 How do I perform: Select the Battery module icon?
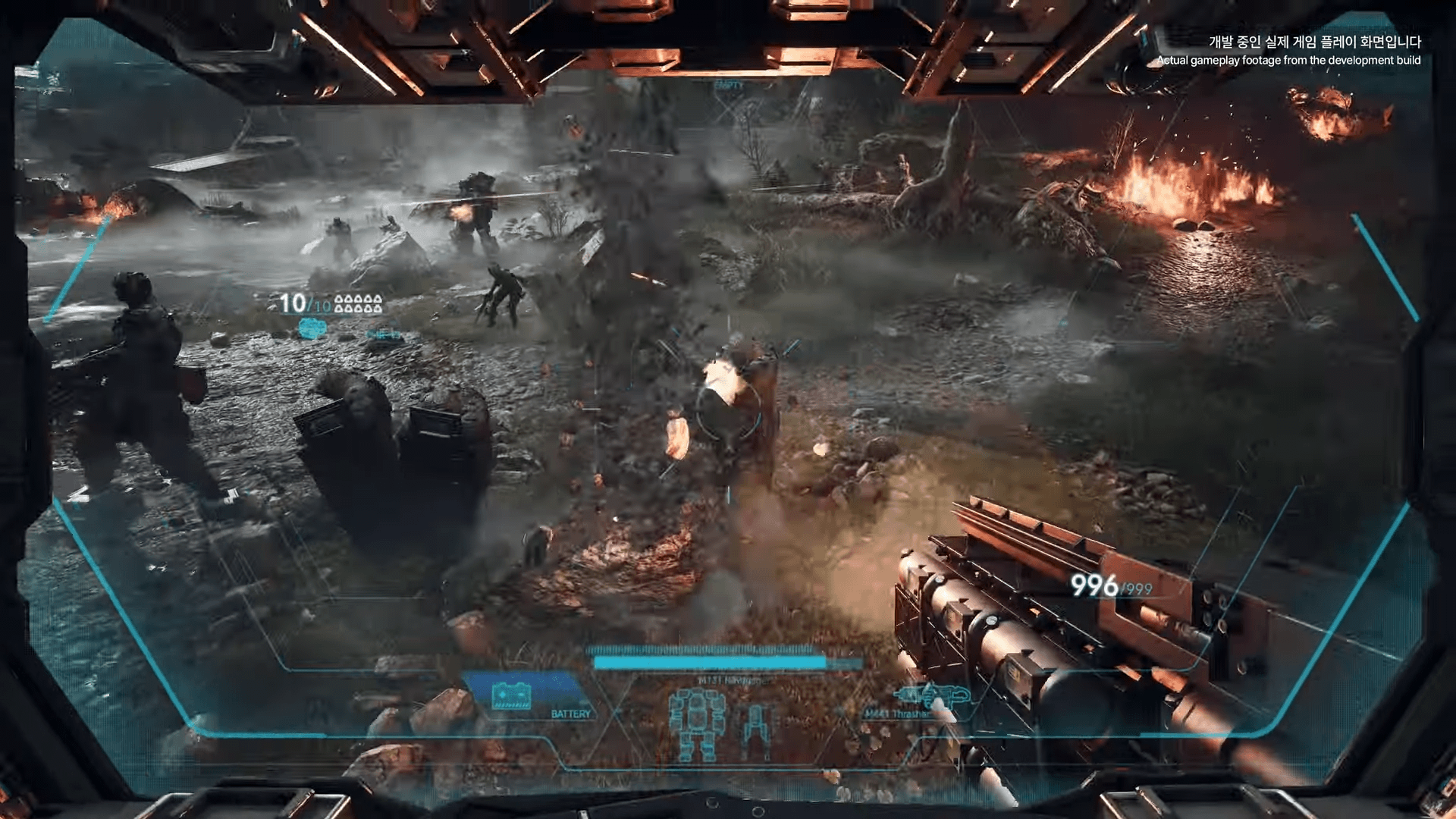pos(512,695)
